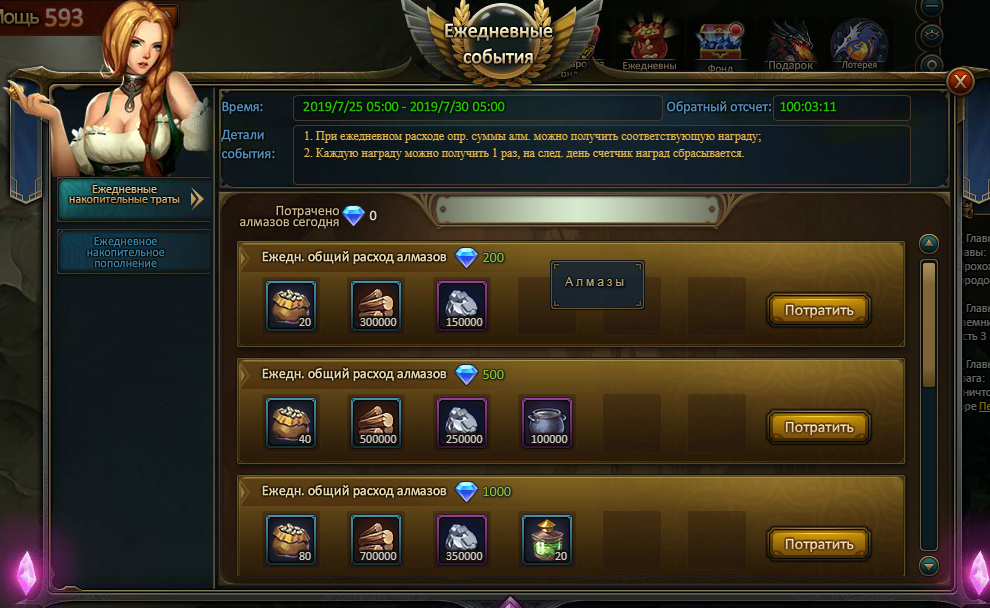Select the cauldron reward showing 100000

(x=547, y=422)
